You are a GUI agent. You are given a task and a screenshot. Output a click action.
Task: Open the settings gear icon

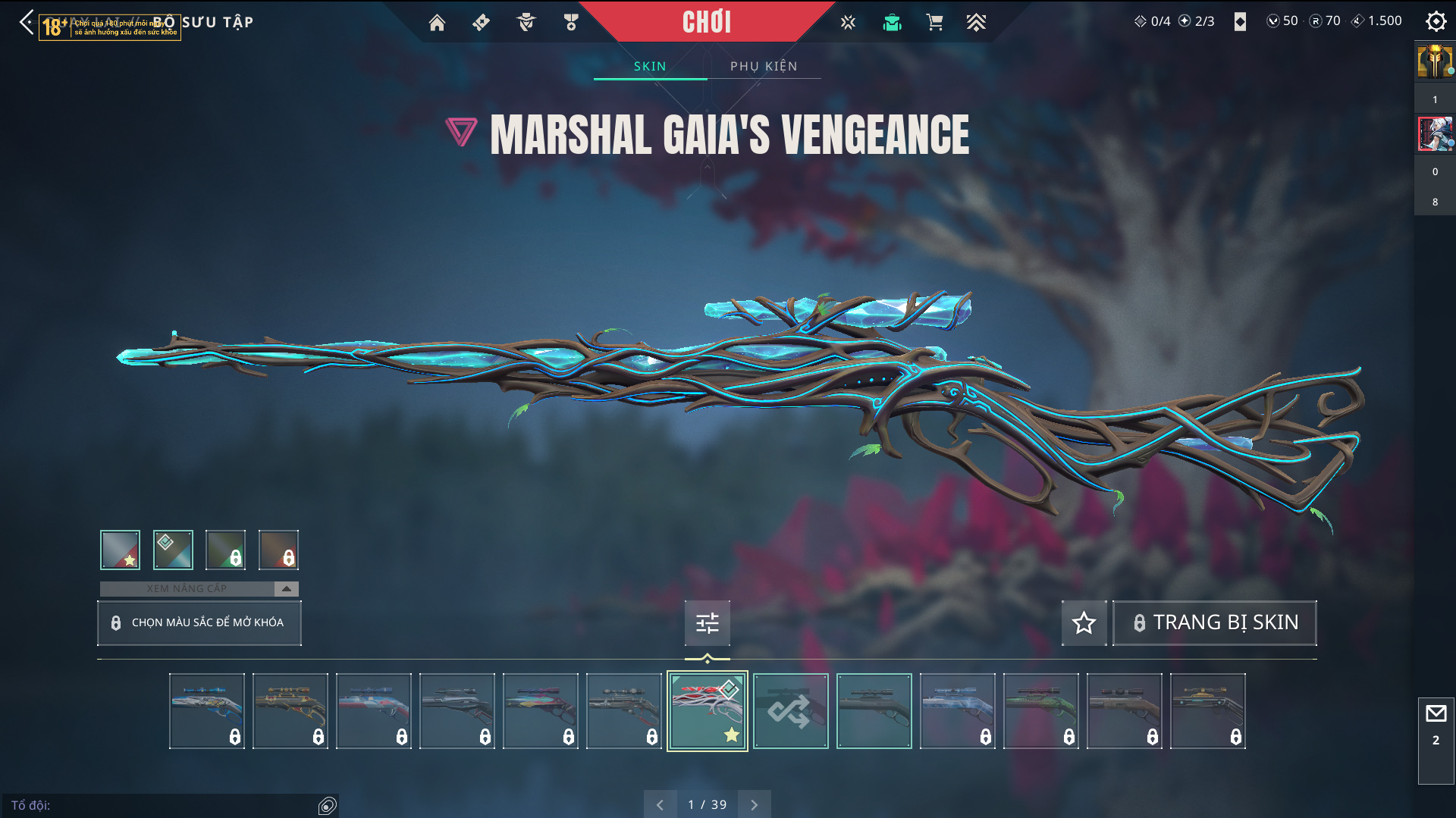pyautogui.click(x=1436, y=21)
